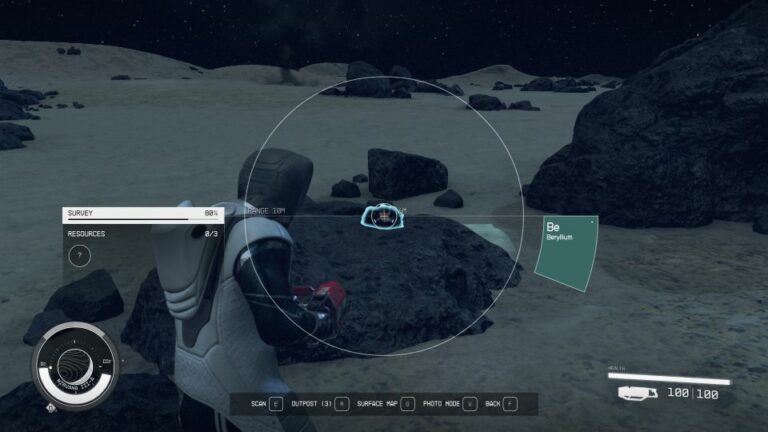Viewport: 768px width, 432px height.
Task: Click the circular planet compass widget
Action: coord(76,363)
